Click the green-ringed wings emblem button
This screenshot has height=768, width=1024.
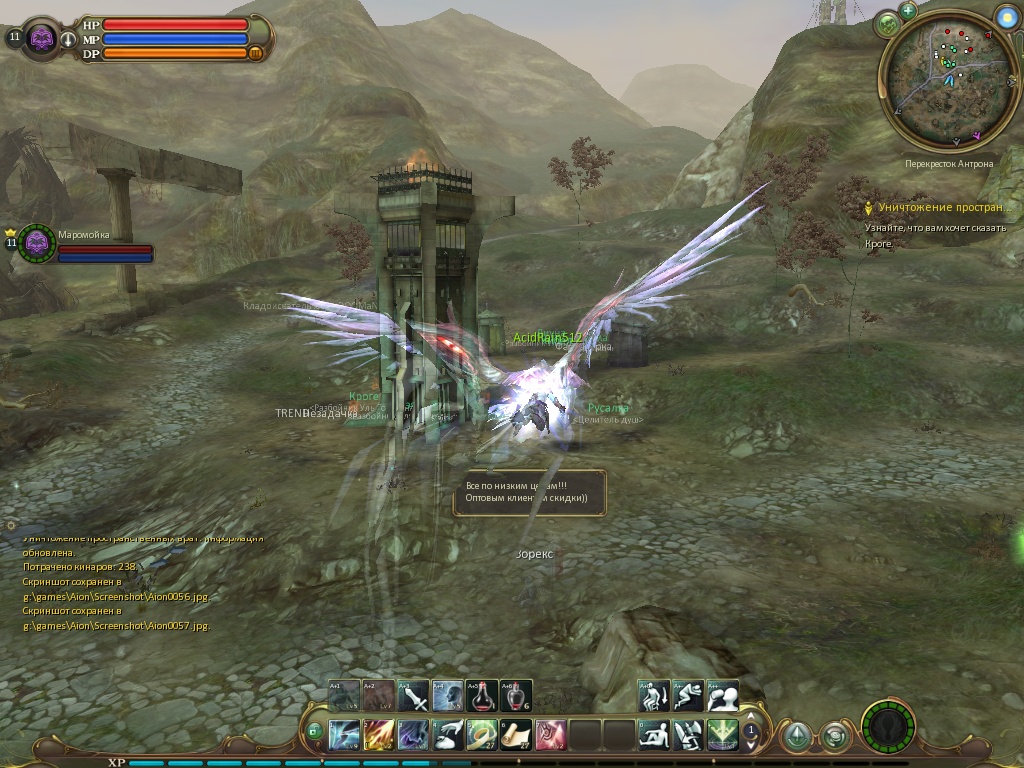[x=888, y=726]
